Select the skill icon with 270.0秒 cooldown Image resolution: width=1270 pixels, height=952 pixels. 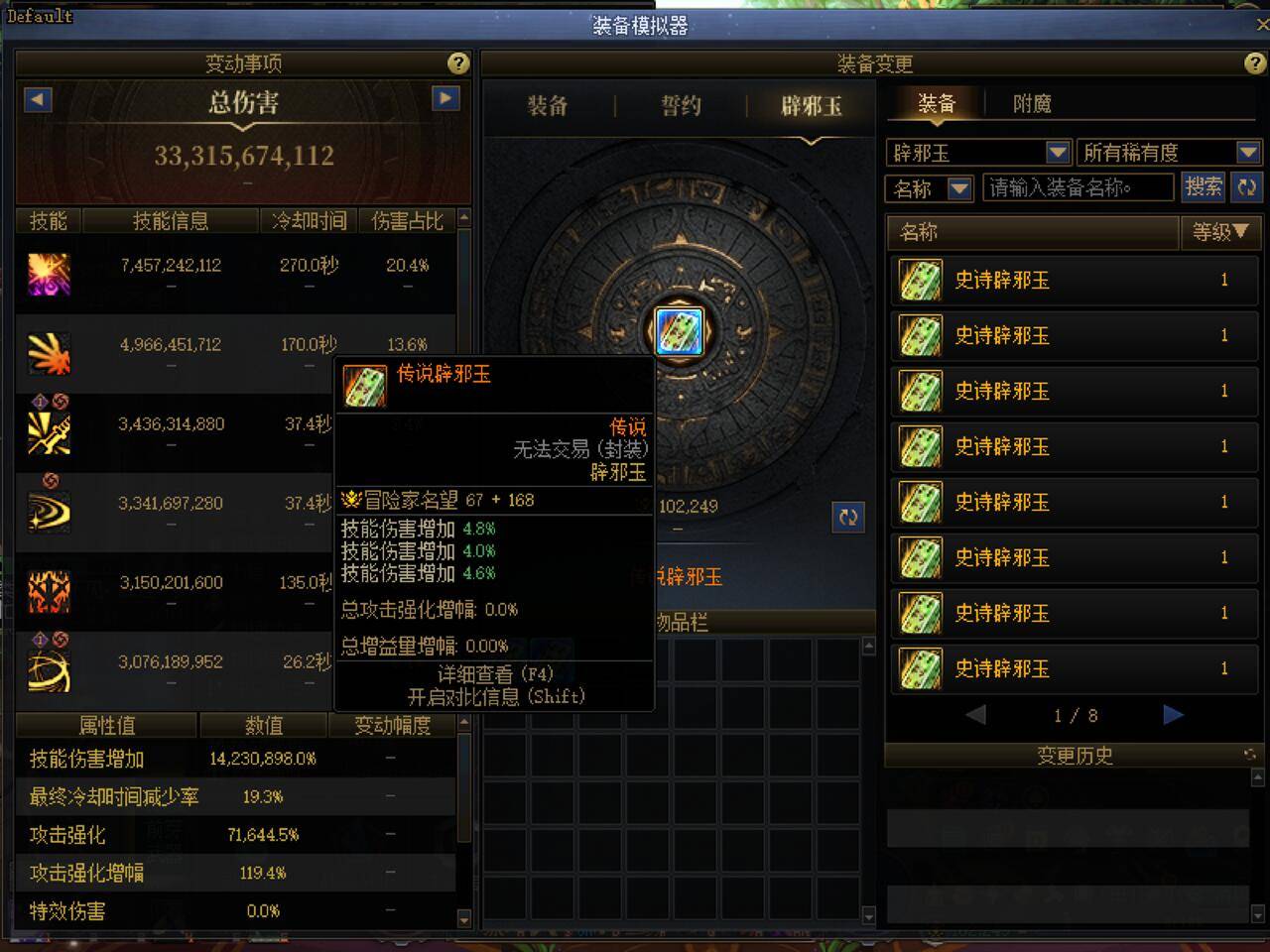[x=49, y=274]
